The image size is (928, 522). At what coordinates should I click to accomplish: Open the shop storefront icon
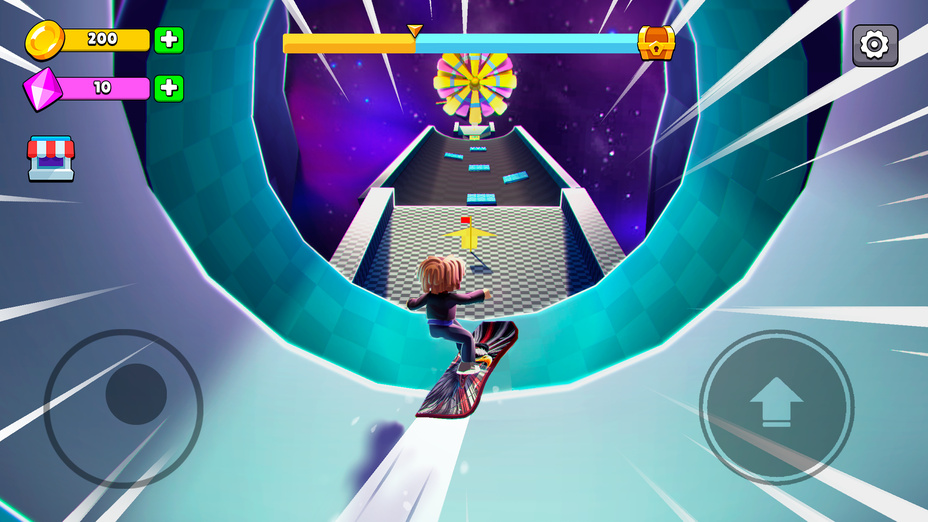tap(51, 158)
